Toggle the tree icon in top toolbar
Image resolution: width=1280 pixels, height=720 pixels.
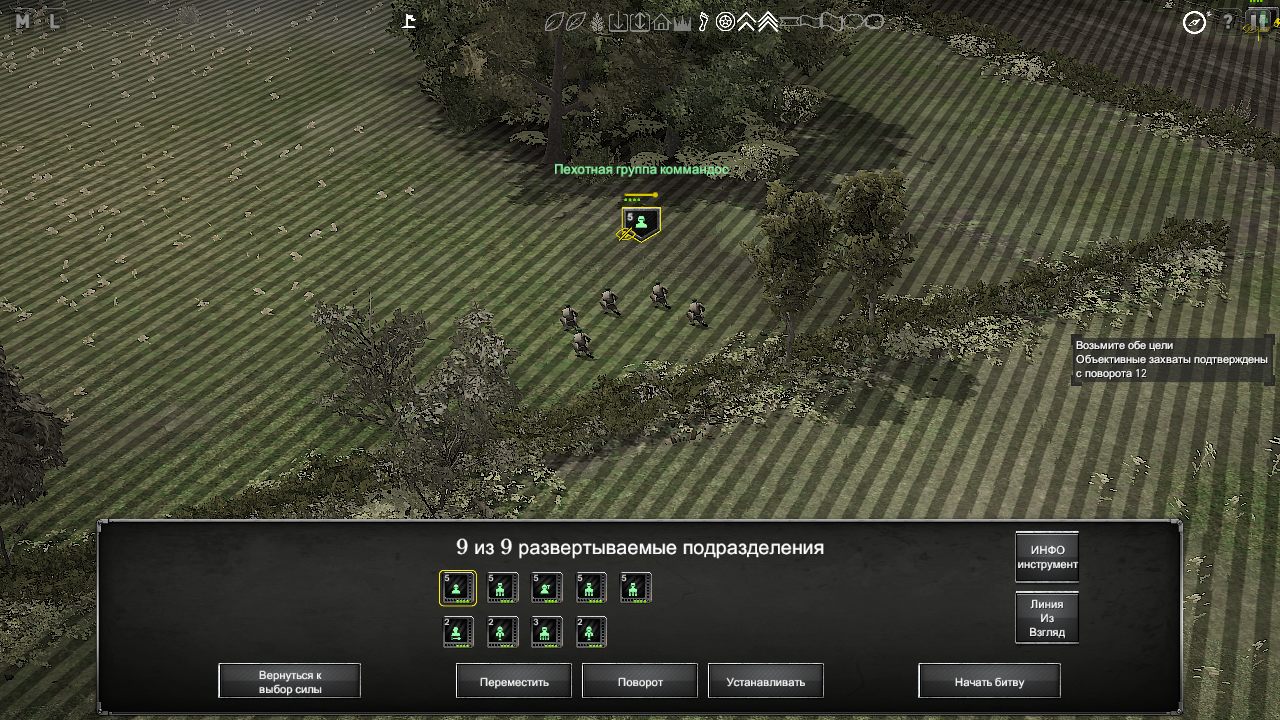[x=598, y=22]
